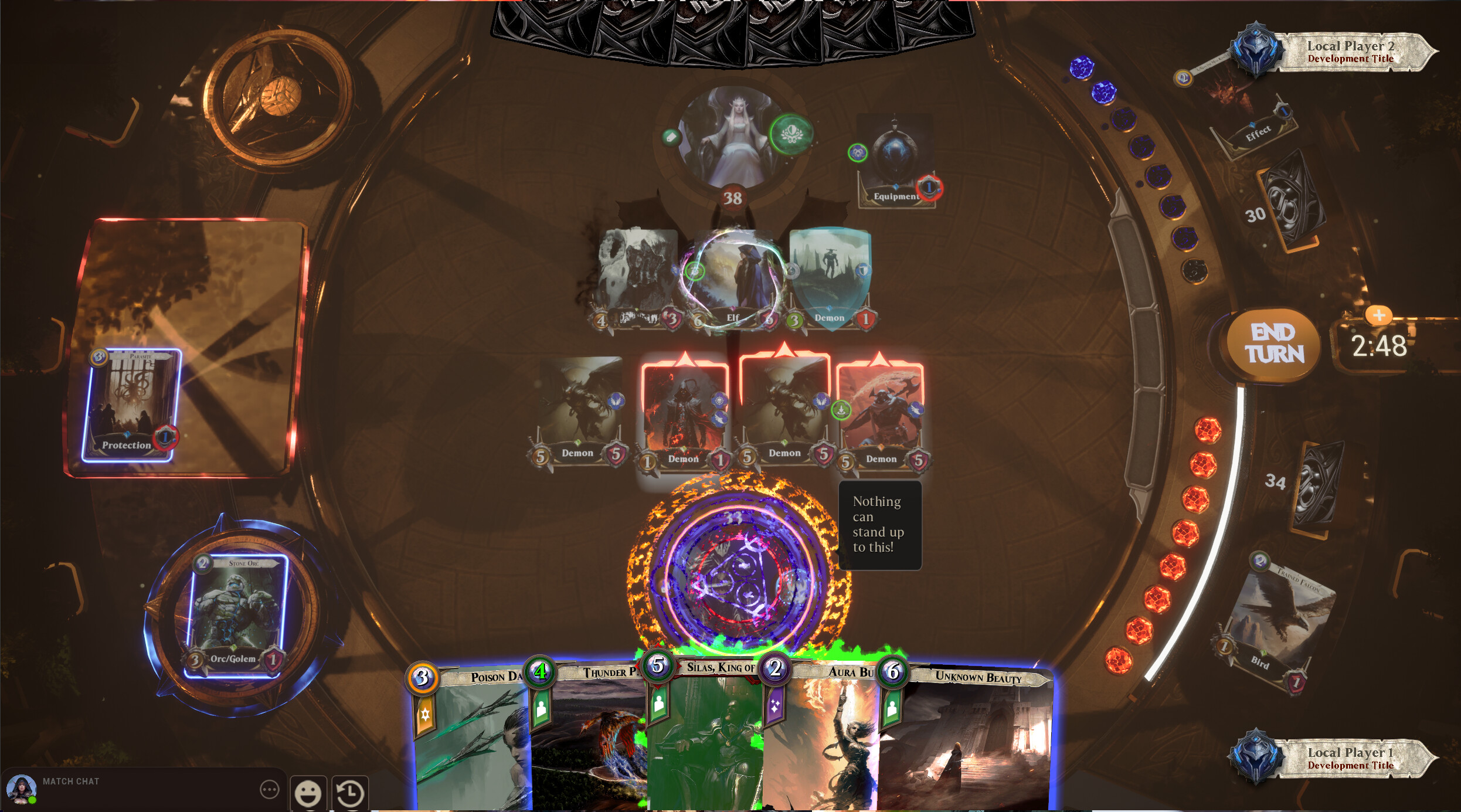This screenshot has width=1461, height=812.
Task: Click the red armor badge on the Equipment card
Action: click(x=929, y=188)
